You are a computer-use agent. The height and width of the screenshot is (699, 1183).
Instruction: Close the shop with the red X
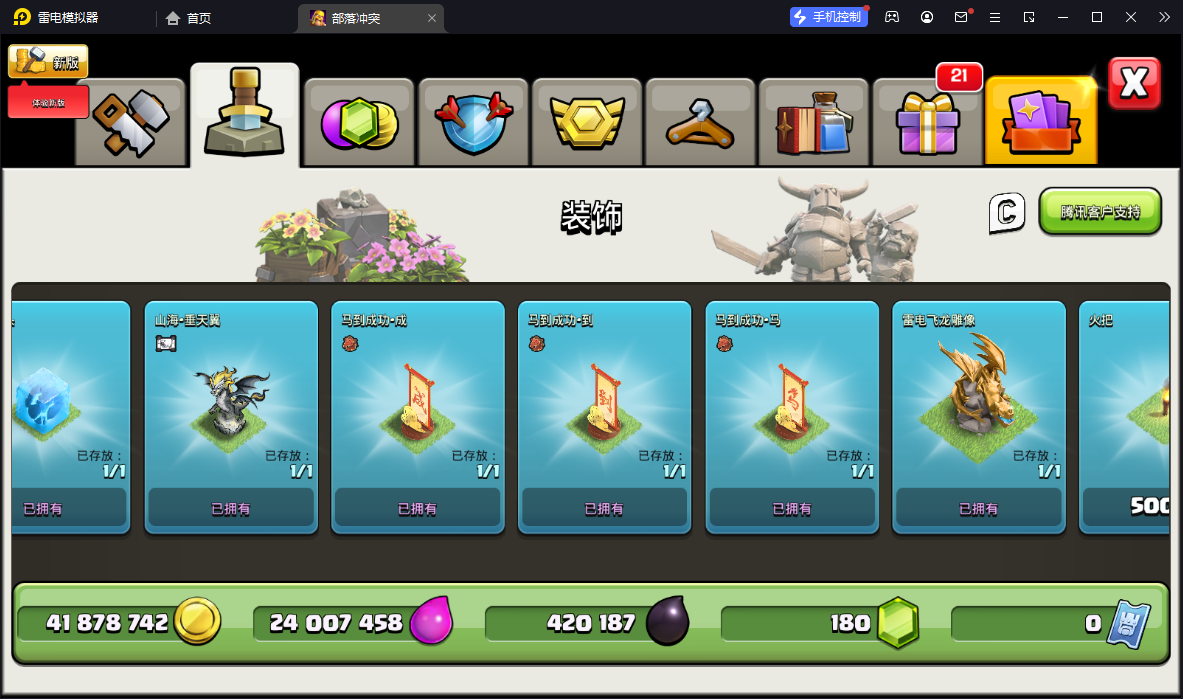[x=1134, y=83]
